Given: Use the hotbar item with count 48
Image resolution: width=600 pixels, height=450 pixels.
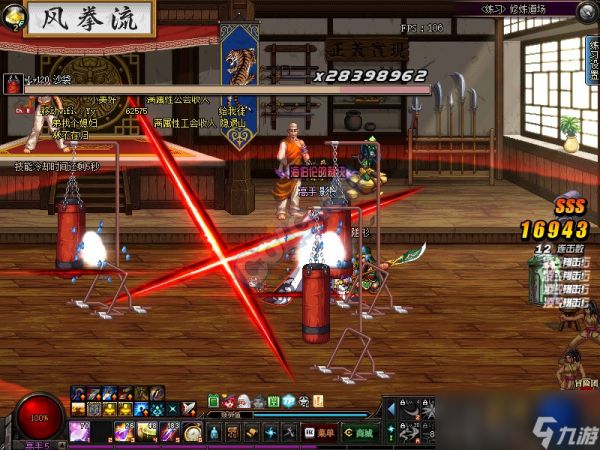Looking at the screenshot, I should pos(147,432).
